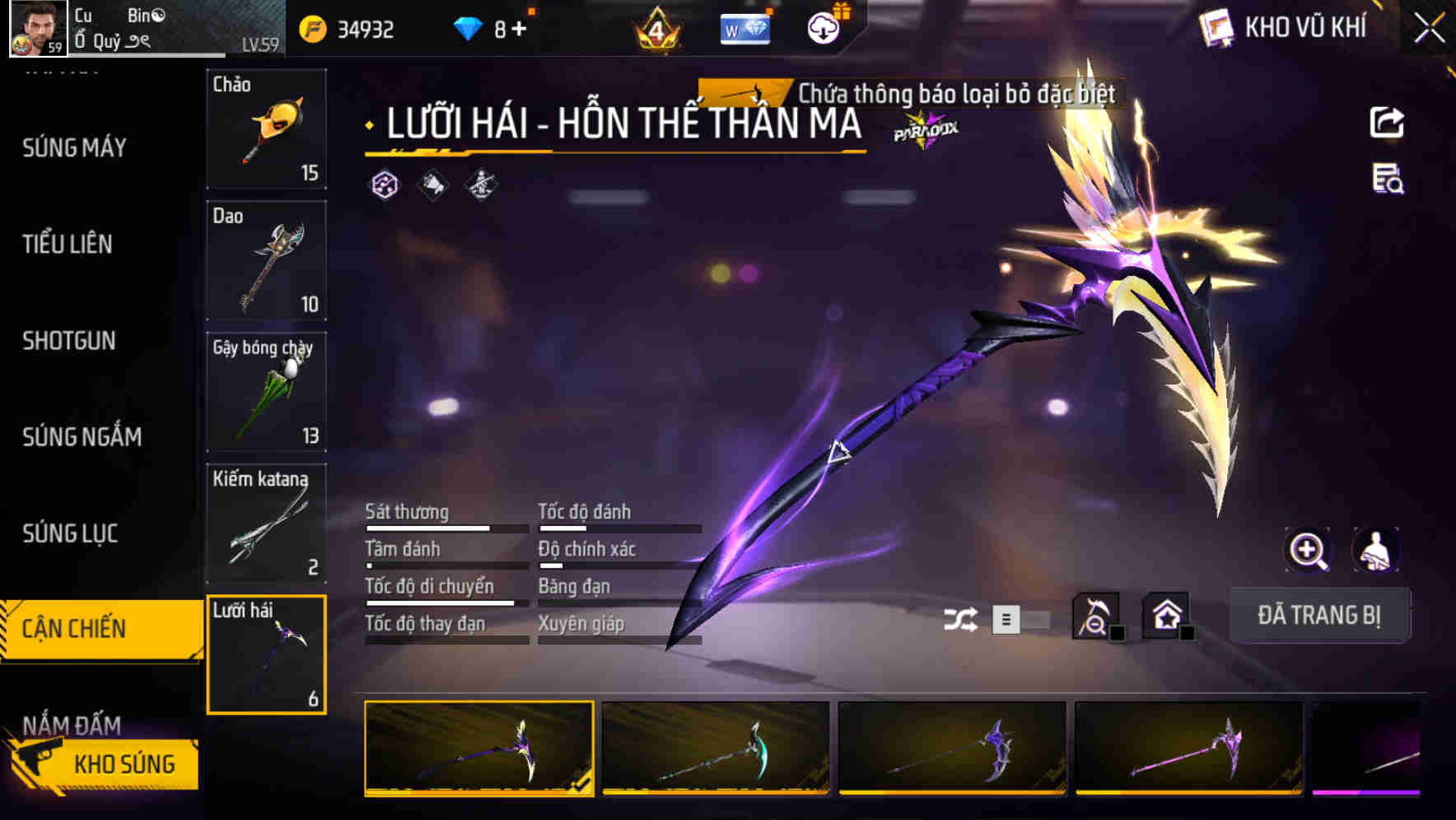Click the share weapon skin icon
Screen dimensions: 1456x820
tap(1388, 122)
